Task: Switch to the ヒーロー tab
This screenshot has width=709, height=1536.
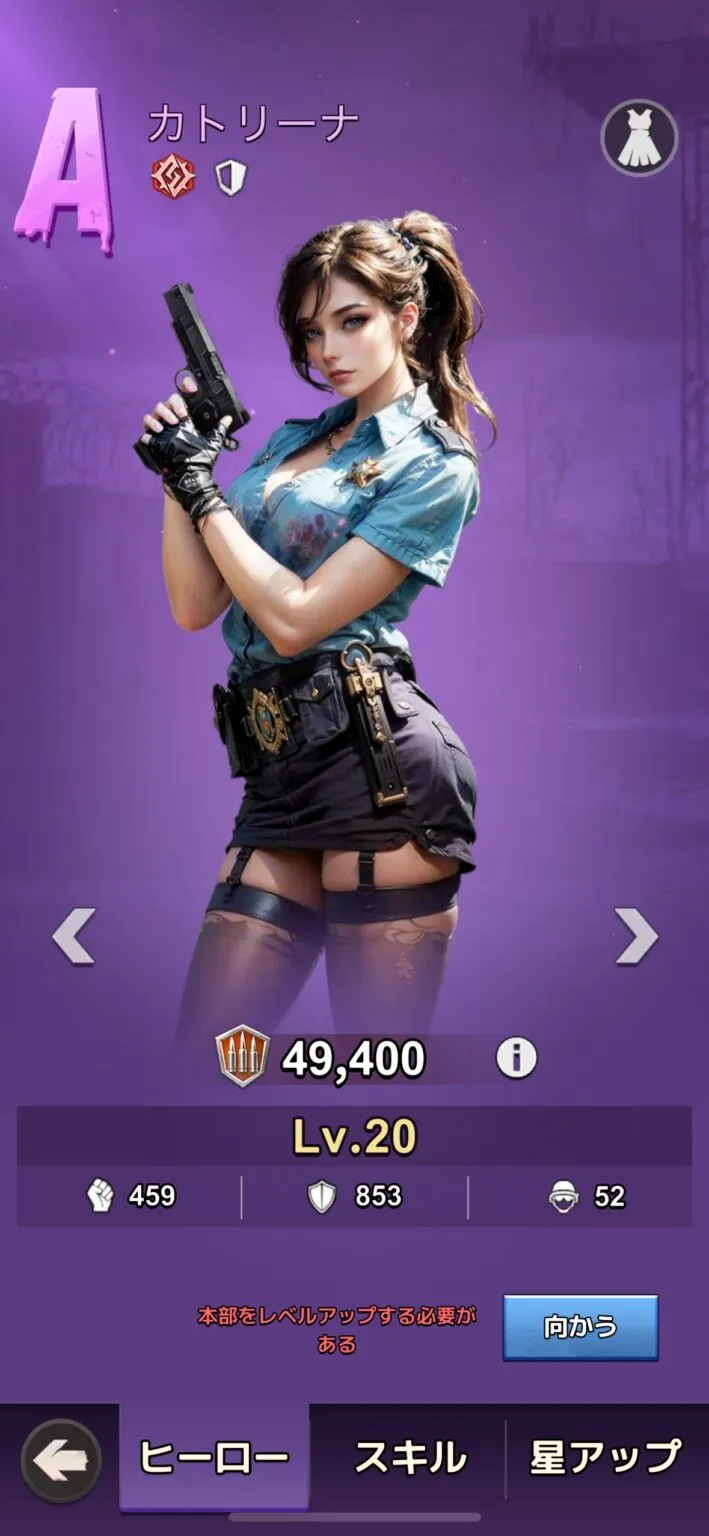Action: pyautogui.click(x=214, y=1458)
